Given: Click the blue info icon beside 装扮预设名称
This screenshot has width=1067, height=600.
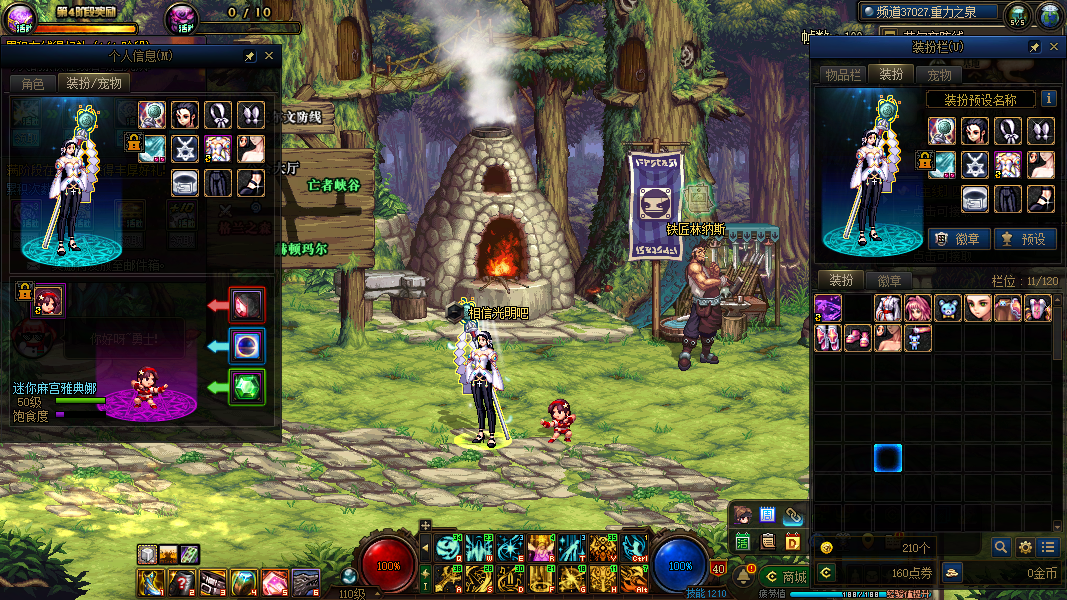Looking at the screenshot, I should click(x=1048, y=99).
